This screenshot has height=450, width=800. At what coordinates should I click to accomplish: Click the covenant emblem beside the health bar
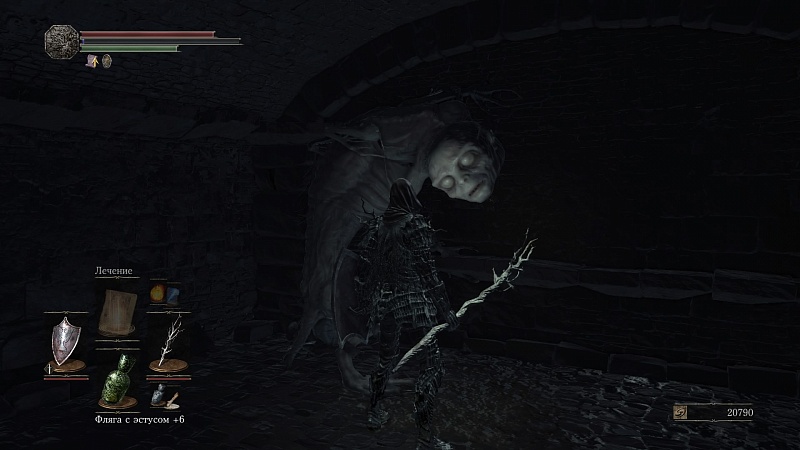pos(60,40)
